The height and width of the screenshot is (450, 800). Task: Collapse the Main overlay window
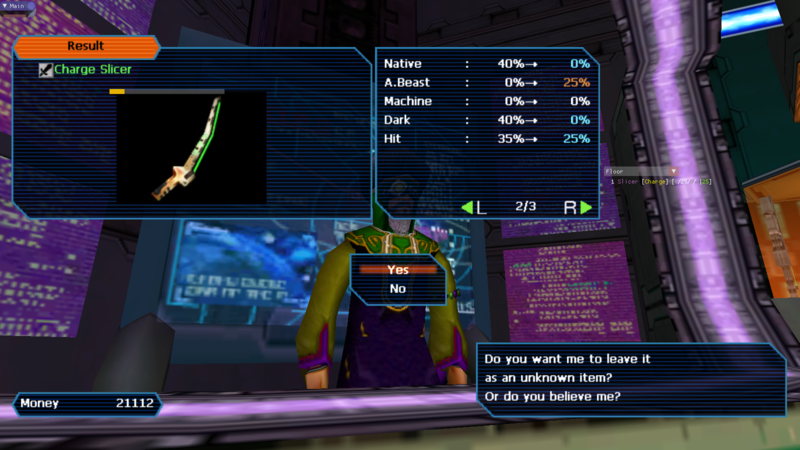coord(4,5)
